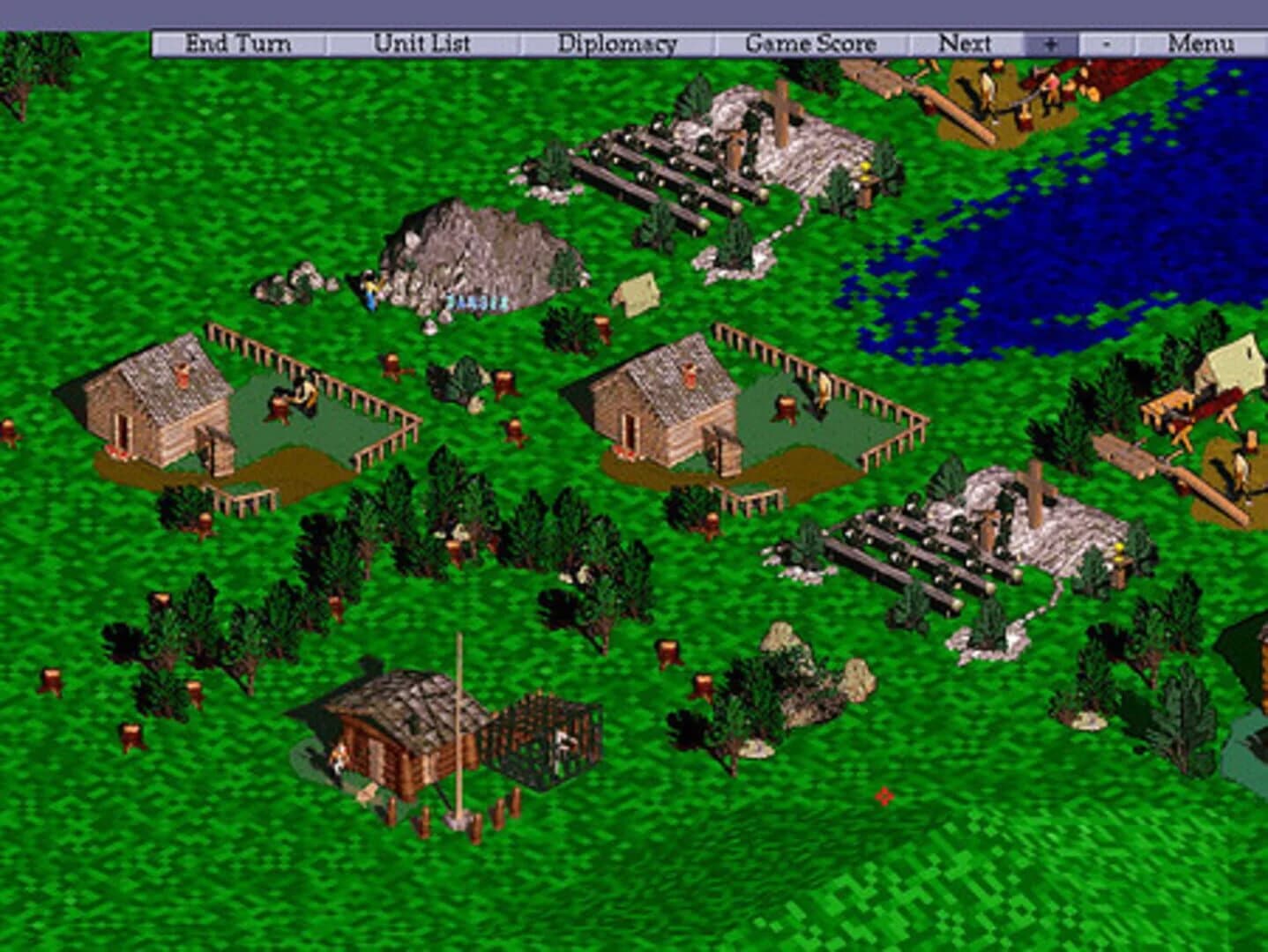View the Game Score

point(810,41)
